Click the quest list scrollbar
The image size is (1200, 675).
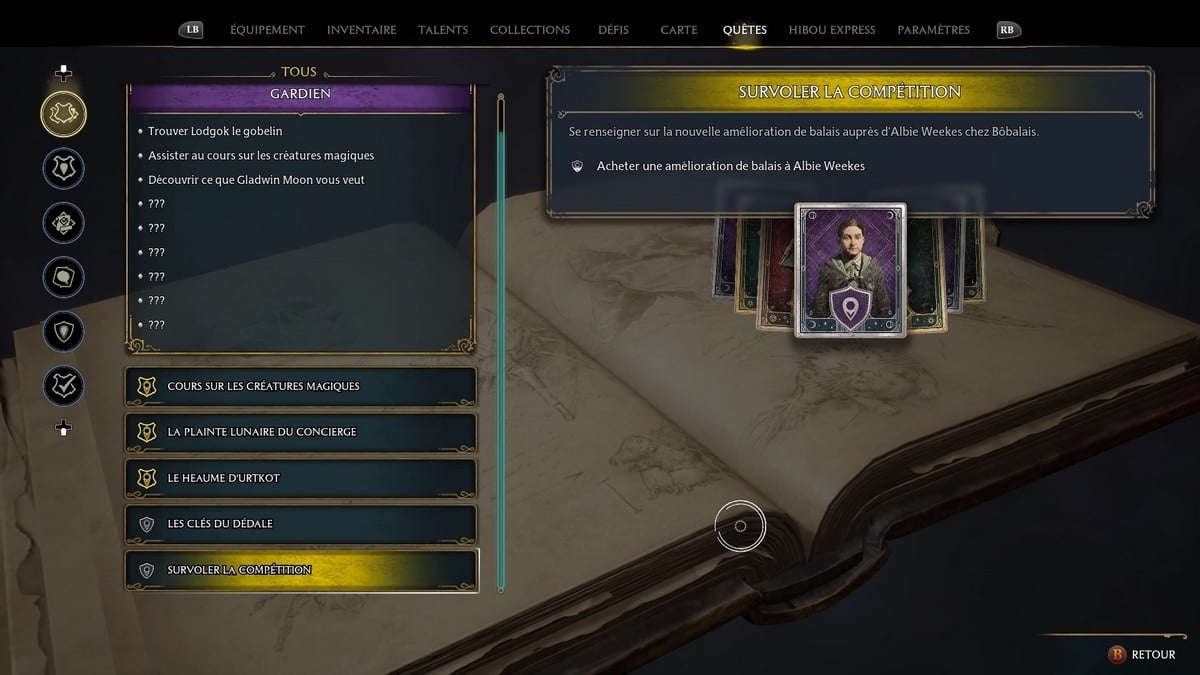point(501,340)
